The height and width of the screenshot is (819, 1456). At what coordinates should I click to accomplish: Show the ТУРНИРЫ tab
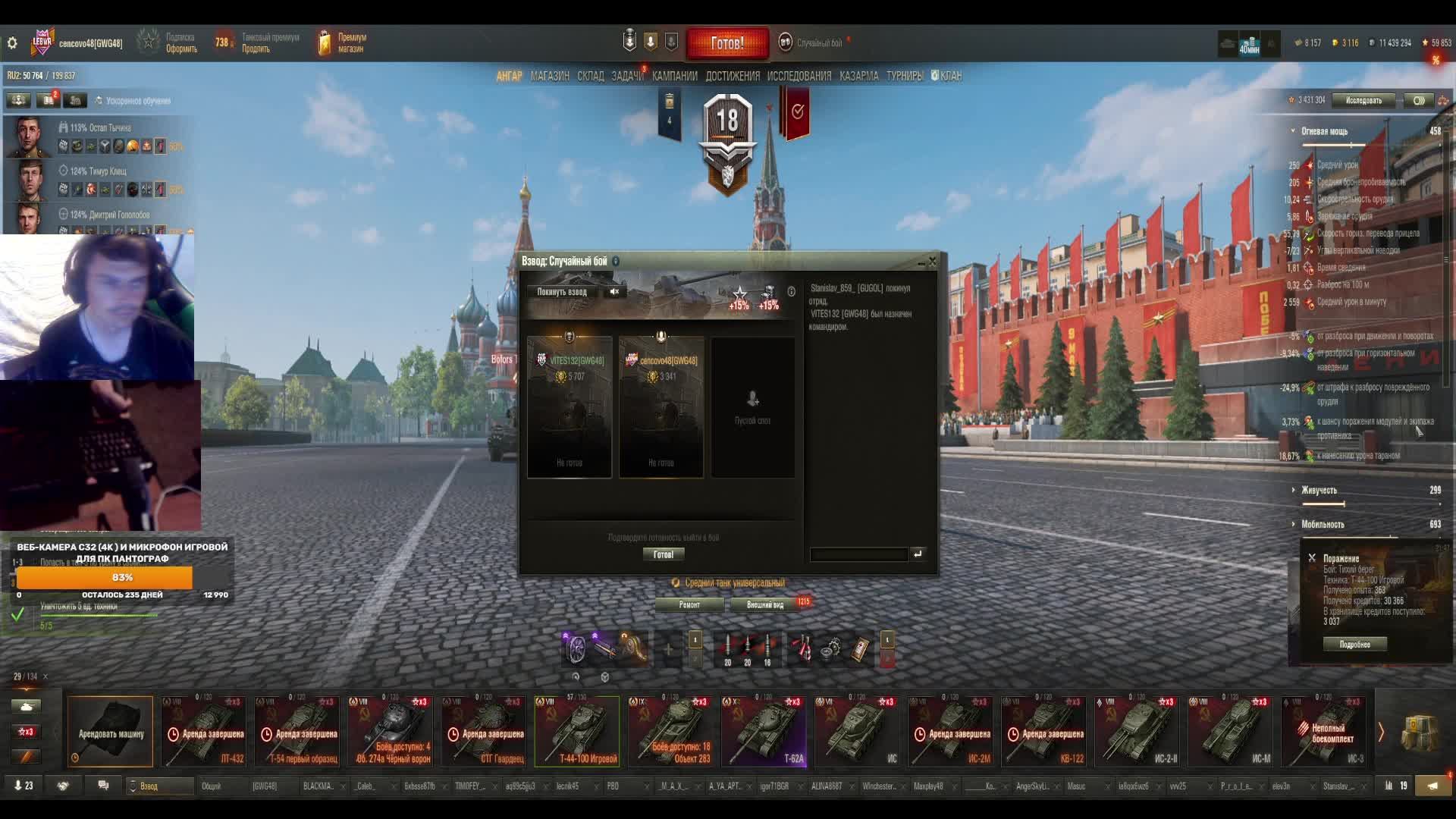coord(904,76)
